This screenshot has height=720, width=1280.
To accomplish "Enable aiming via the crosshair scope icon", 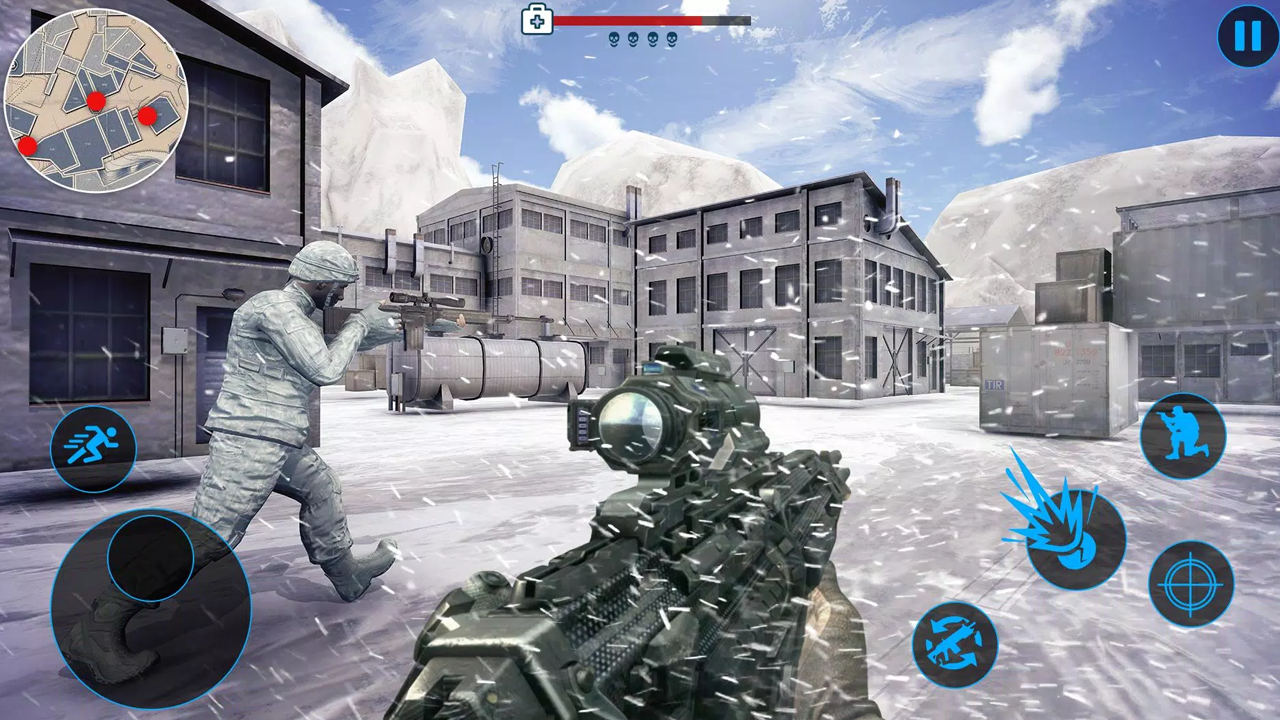I will [x=1192, y=582].
